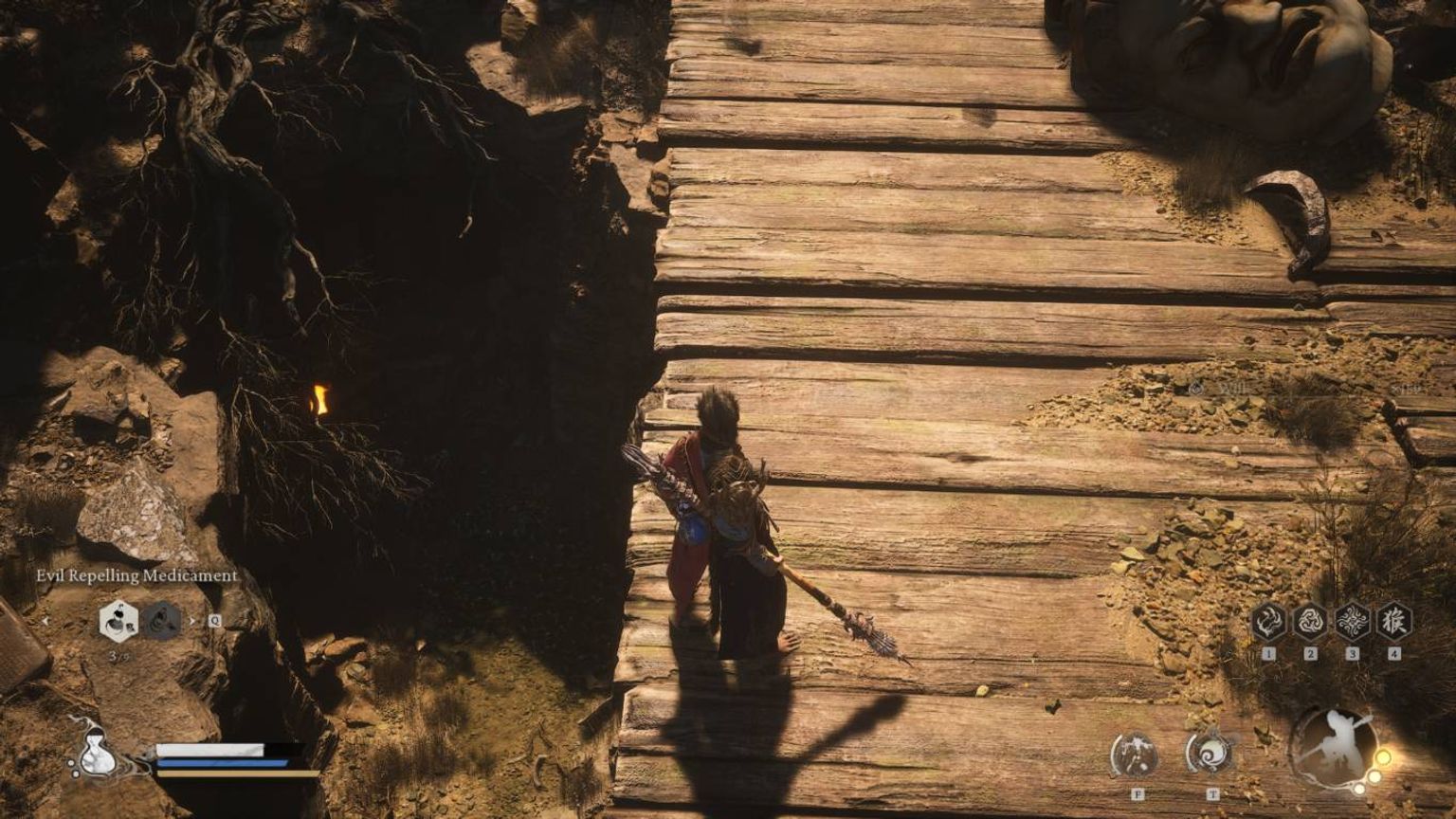1456x819 pixels.
Task: Toggle the smallest focus point orb
Action: click(x=1359, y=788)
